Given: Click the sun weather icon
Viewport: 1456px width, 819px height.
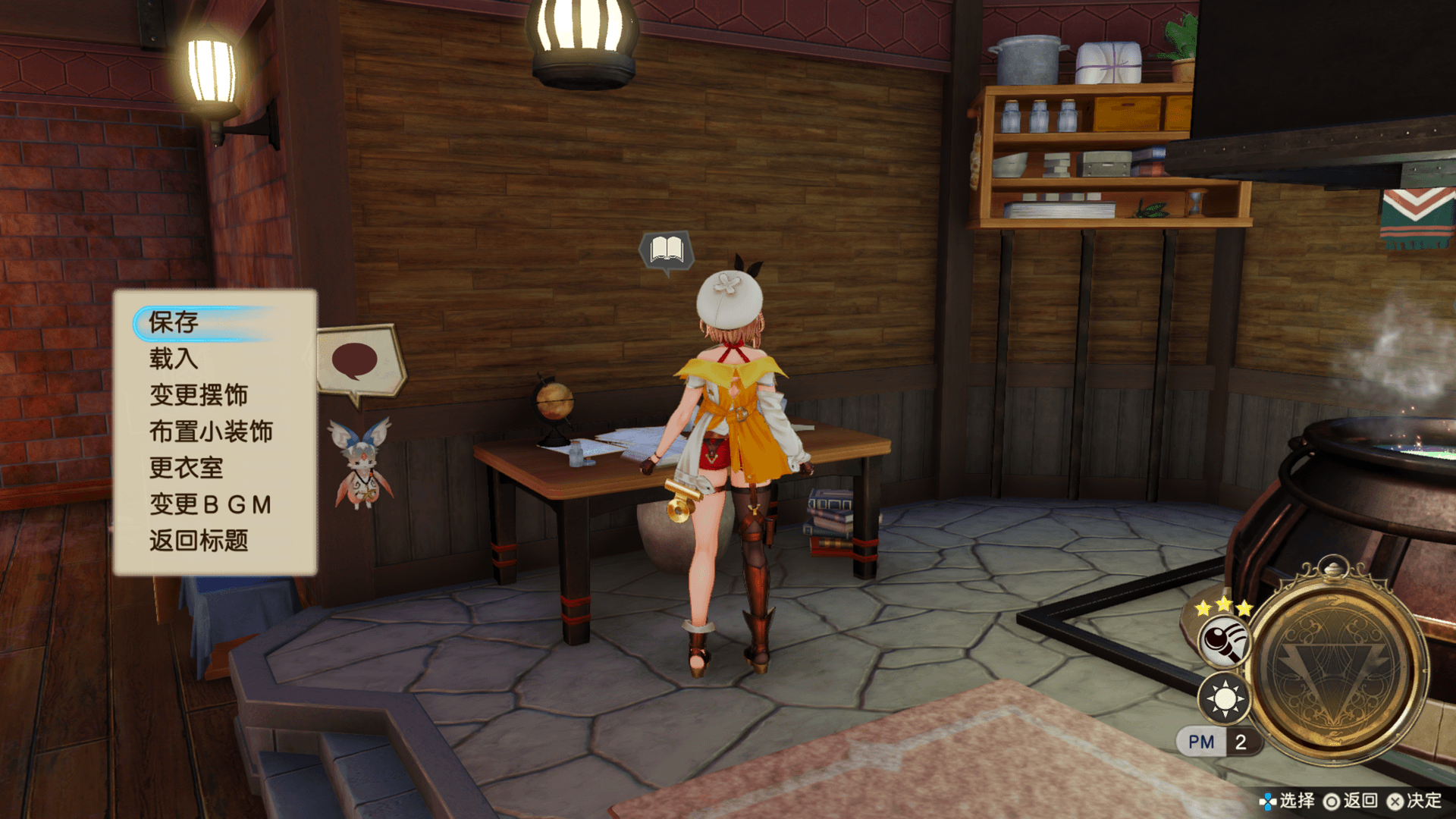Looking at the screenshot, I should (x=1224, y=698).
